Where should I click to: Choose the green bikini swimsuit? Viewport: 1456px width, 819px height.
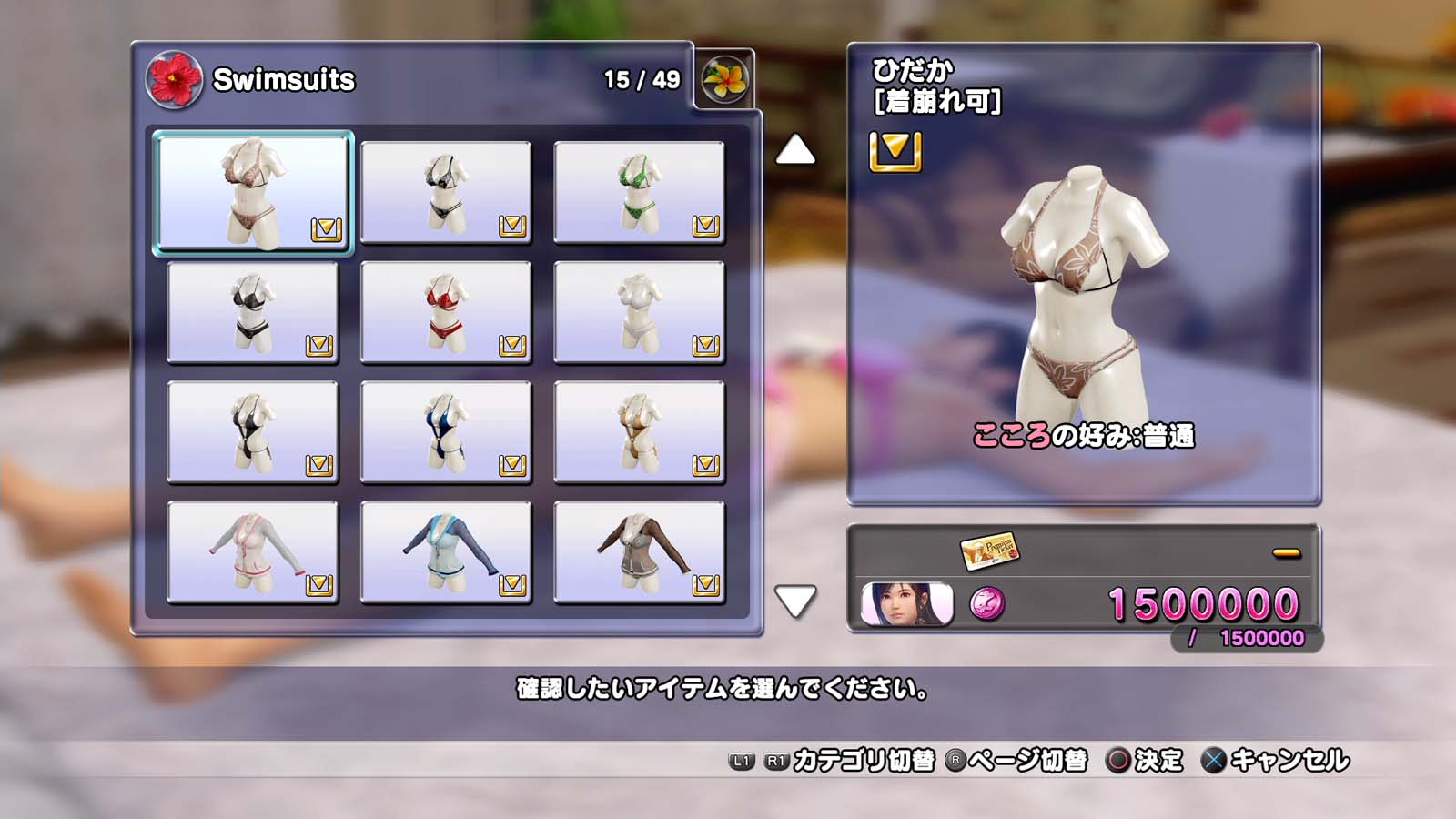point(639,192)
